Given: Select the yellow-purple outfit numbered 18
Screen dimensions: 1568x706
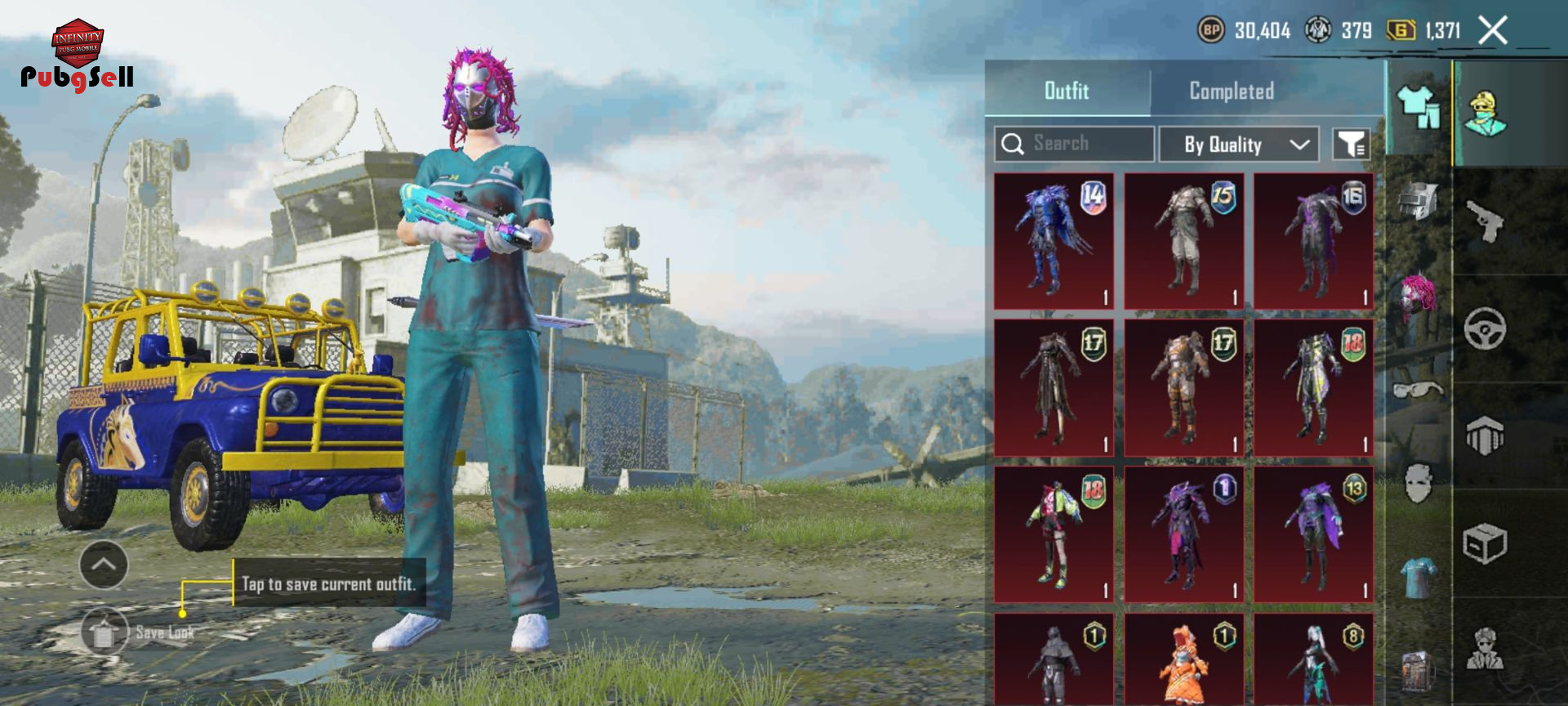Looking at the screenshot, I should (x=1313, y=388).
